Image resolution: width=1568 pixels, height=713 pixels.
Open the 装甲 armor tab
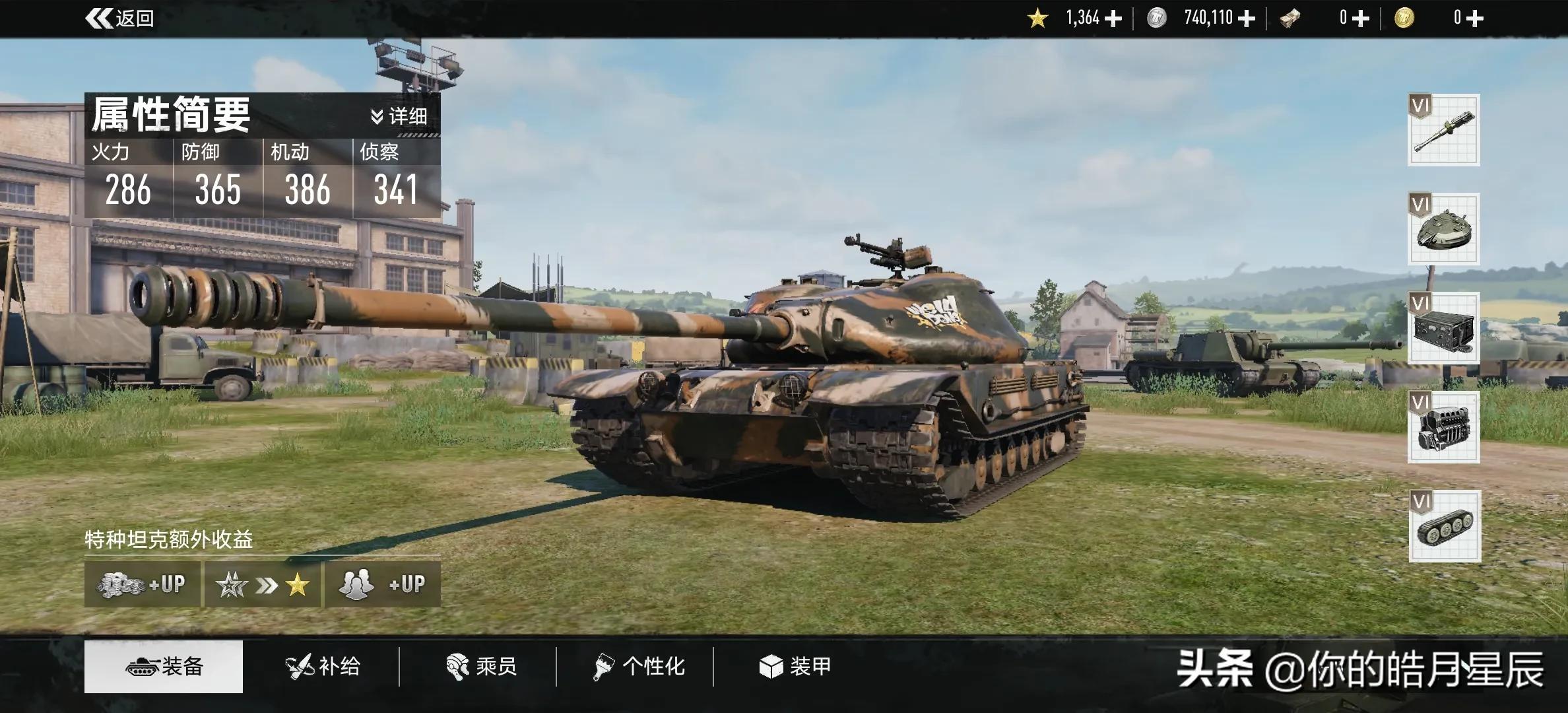pyautogui.click(x=795, y=666)
